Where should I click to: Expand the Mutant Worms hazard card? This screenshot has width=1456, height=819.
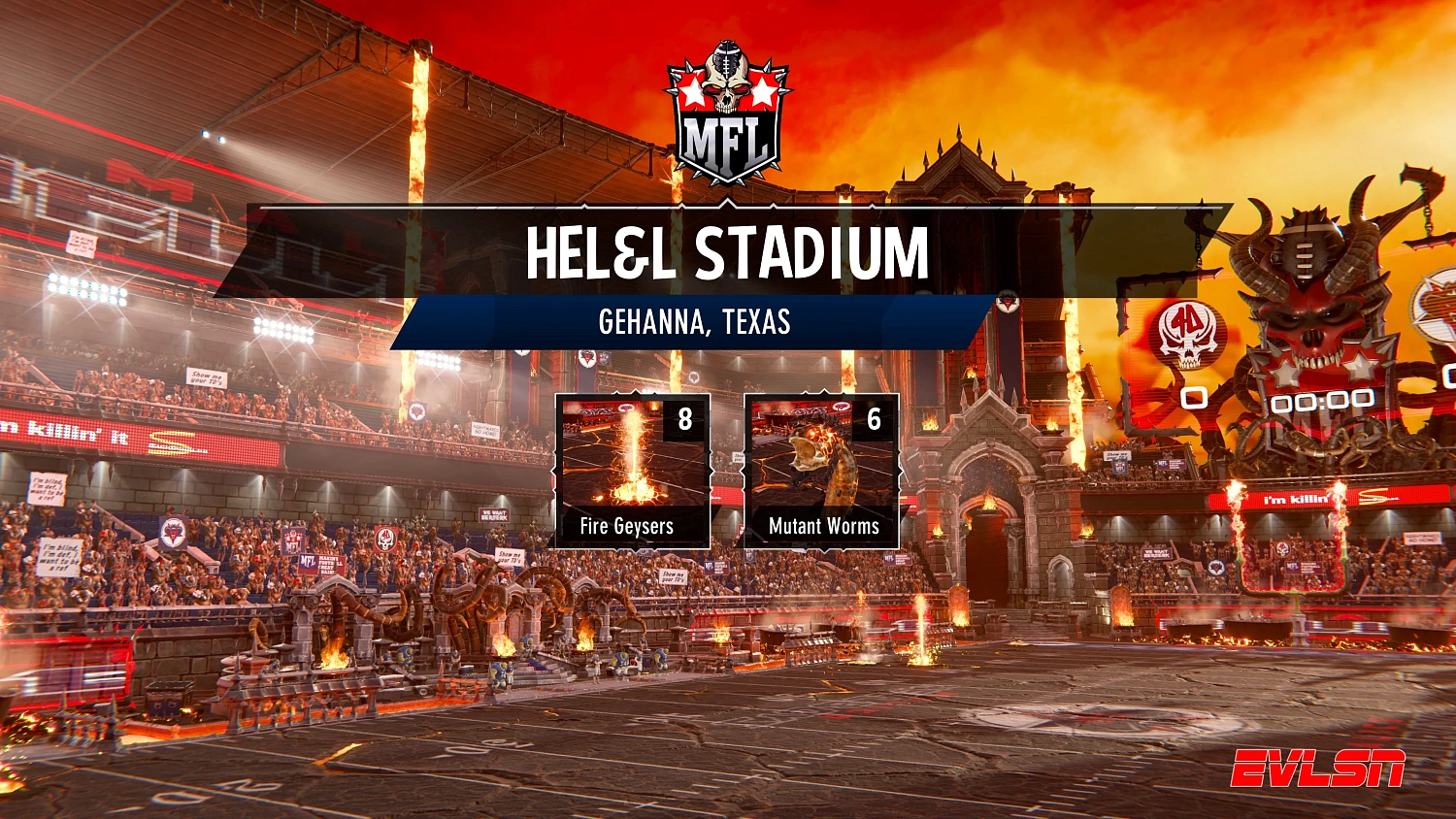pyautogui.click(x=823, y=471)
